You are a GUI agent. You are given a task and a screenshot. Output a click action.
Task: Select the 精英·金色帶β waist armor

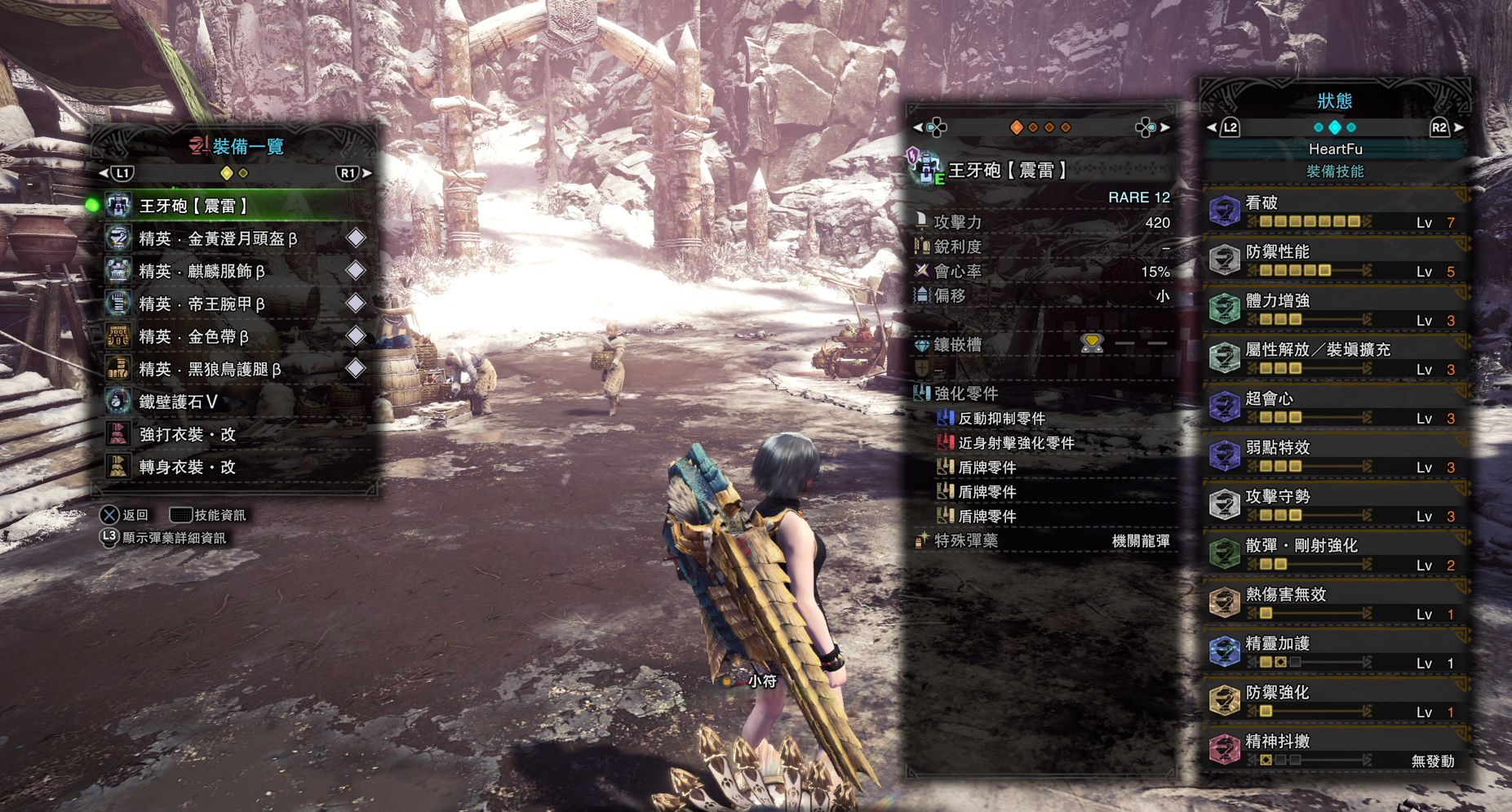193,336
